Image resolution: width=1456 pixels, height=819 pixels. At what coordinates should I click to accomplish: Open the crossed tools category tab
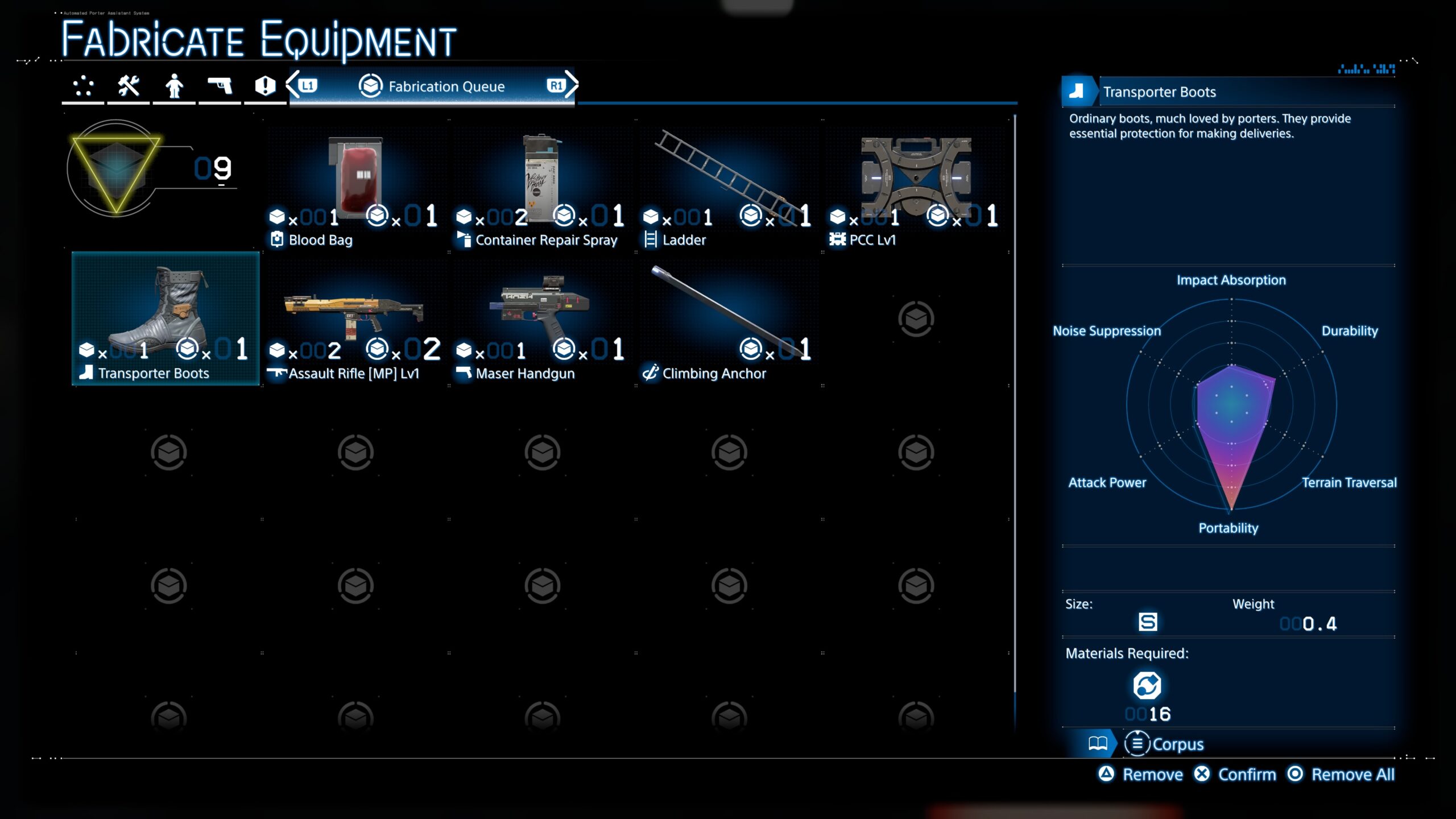tap(129, 86)
